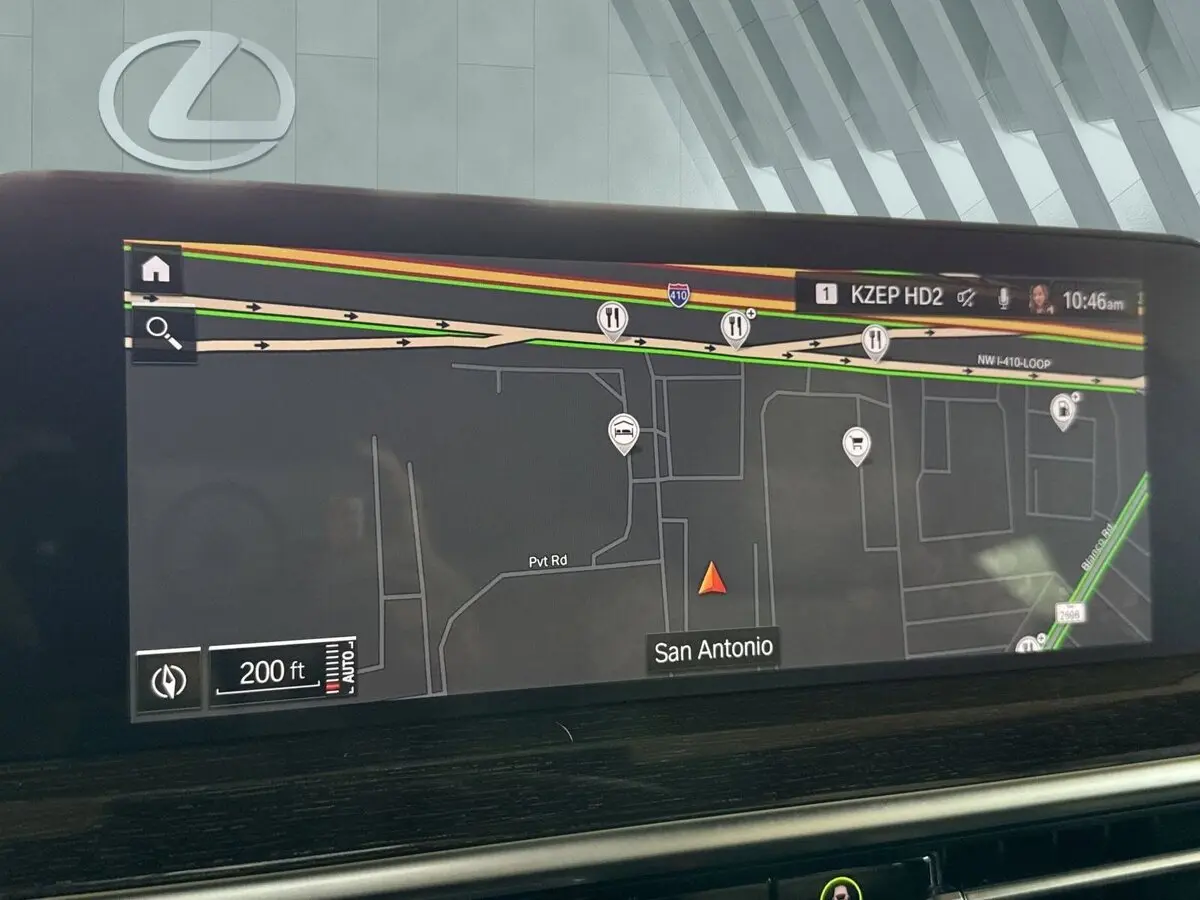Screen dimensions: 1200x900
Task: Open the 200 ft map scale control
Action: click(x=282, y=674)
